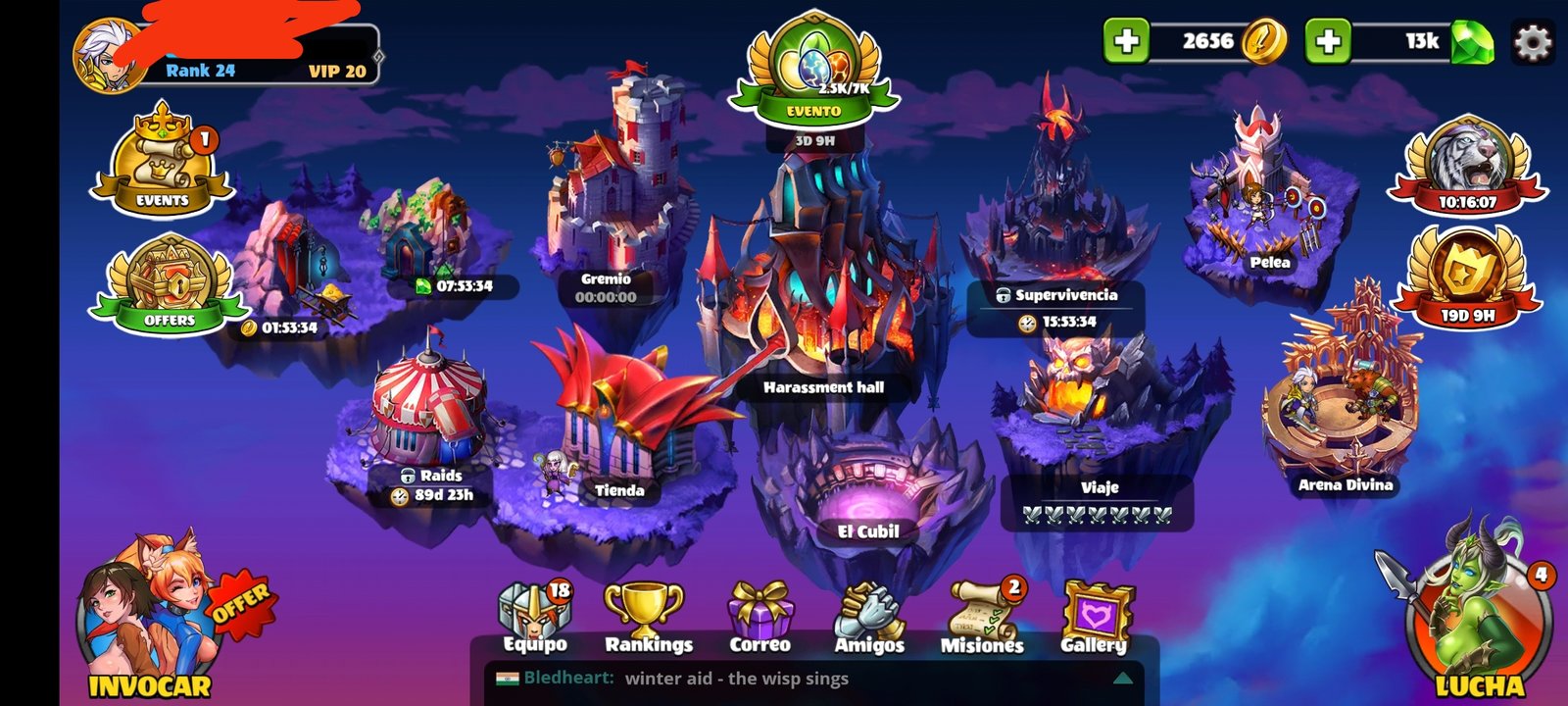The image size is (1568, 706).
Task: View the Rankings trophy
Action: (647, 618)
